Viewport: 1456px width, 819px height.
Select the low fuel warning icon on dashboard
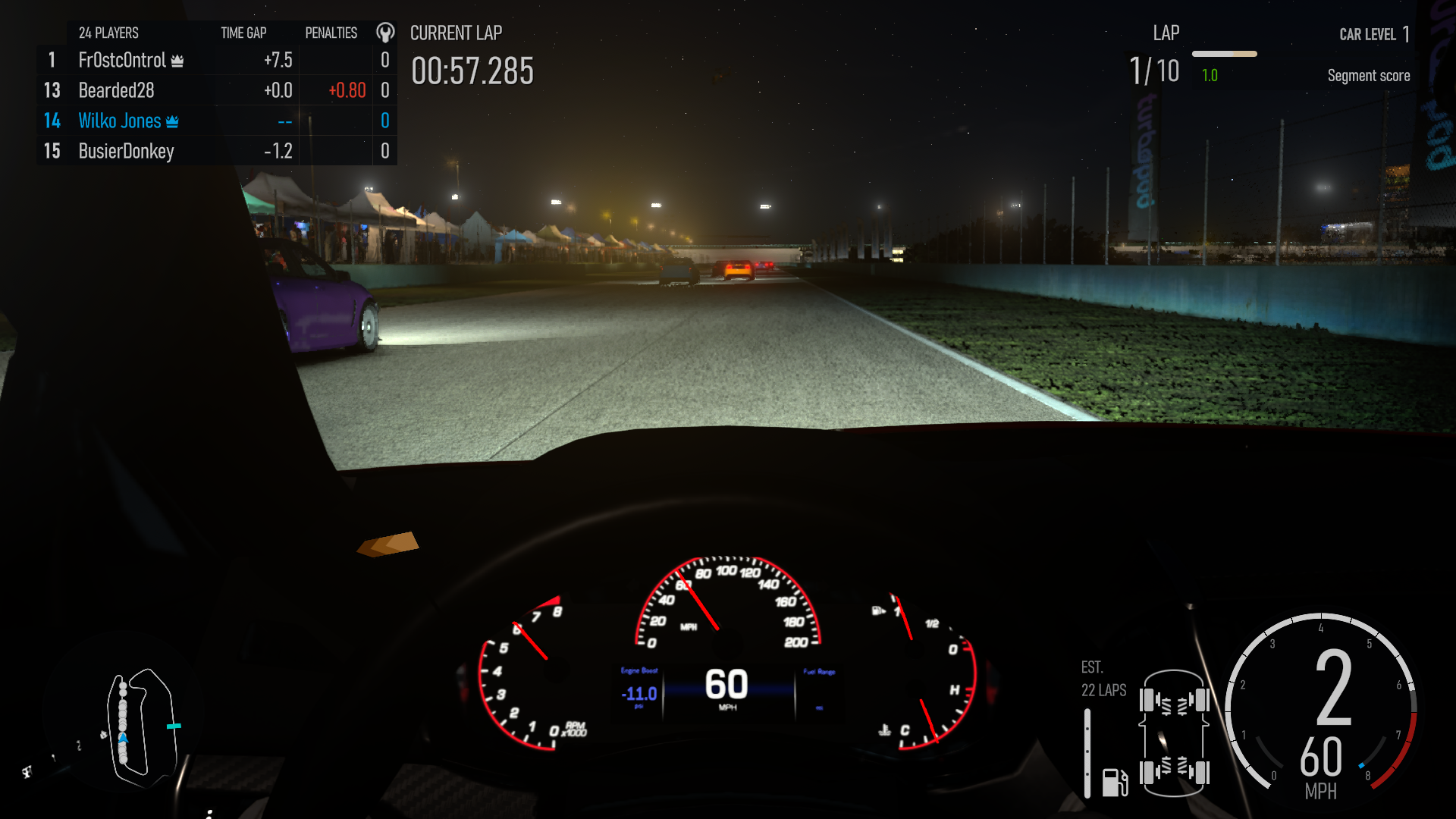[877, 609]
